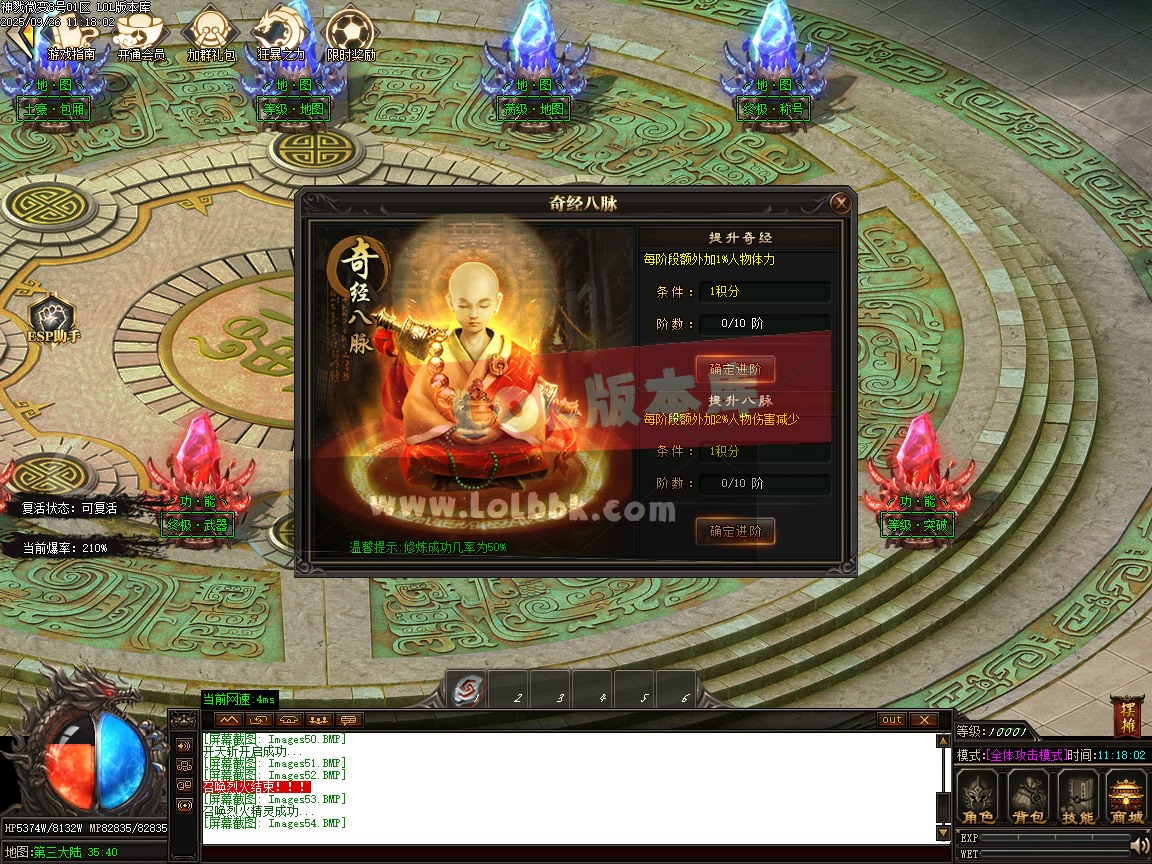Screen dimensions: 1152x864
Task: Click the chat panel's 'out' button
Action: [891, 720]
